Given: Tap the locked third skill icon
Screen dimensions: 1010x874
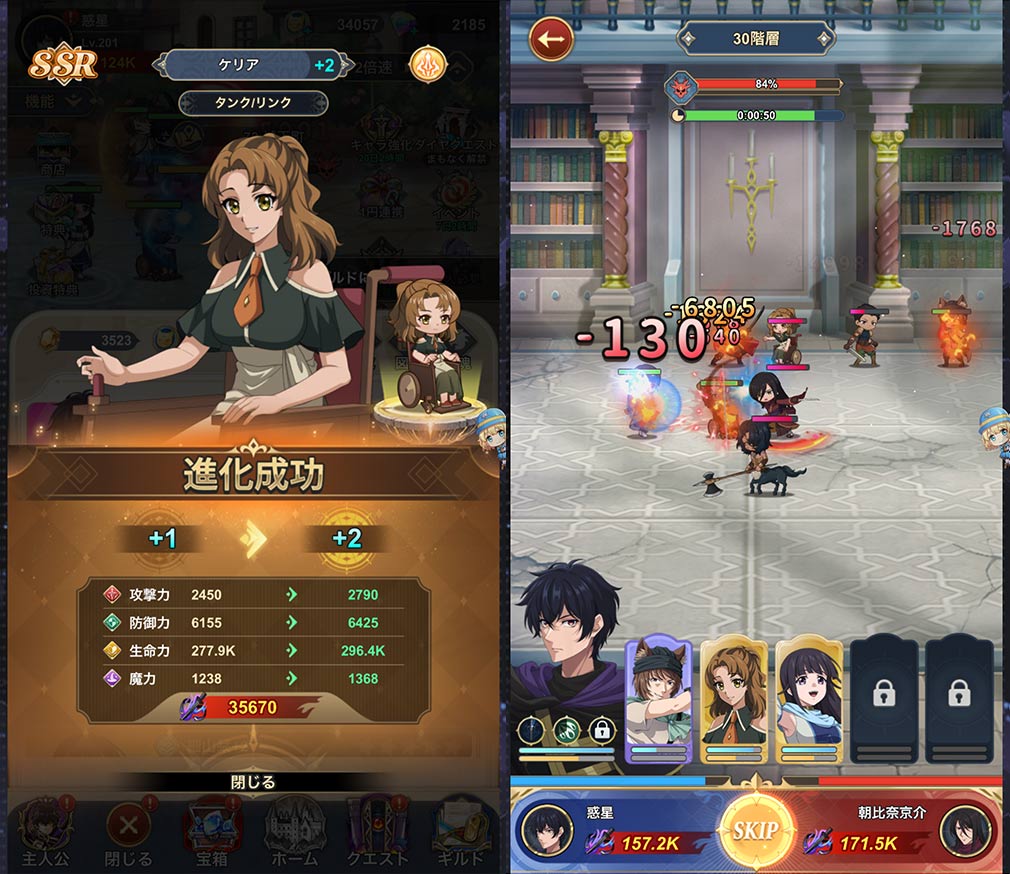Looking at the screenshot, I should point(601,730).
